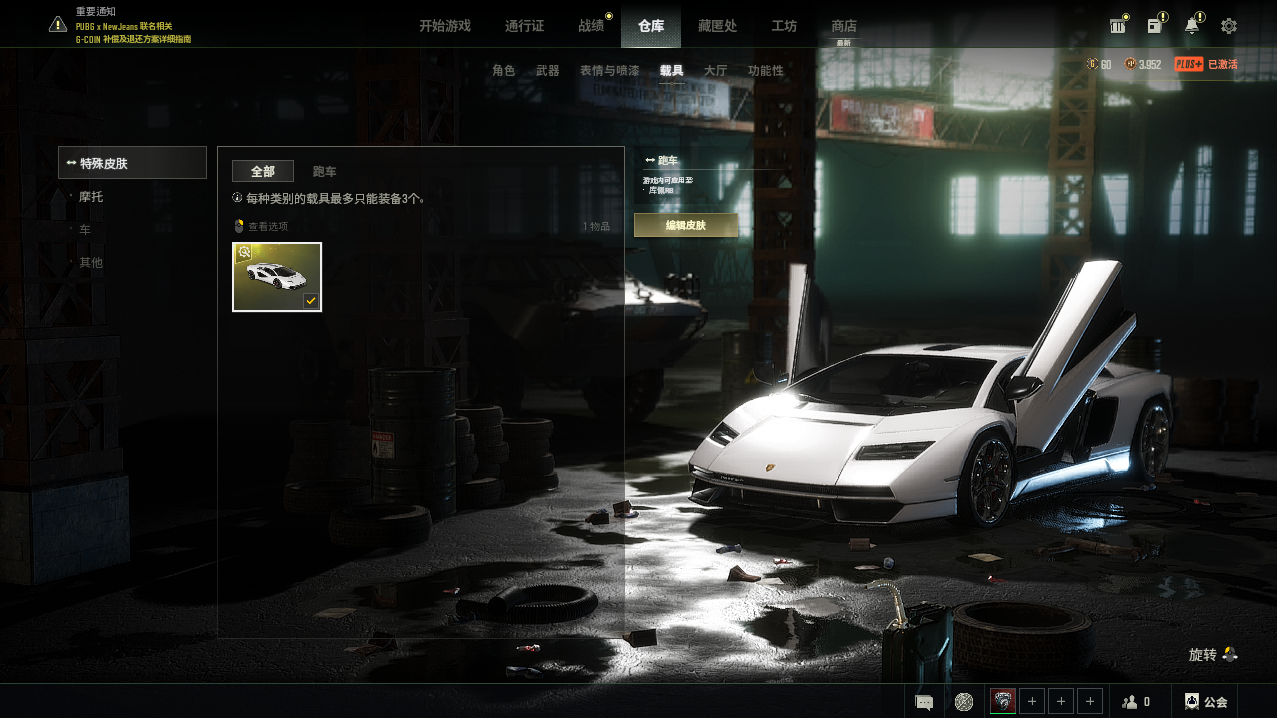Select the 功能性 utility tab
This screenshot has width=1277, height=718.
(x=766, y=71)
